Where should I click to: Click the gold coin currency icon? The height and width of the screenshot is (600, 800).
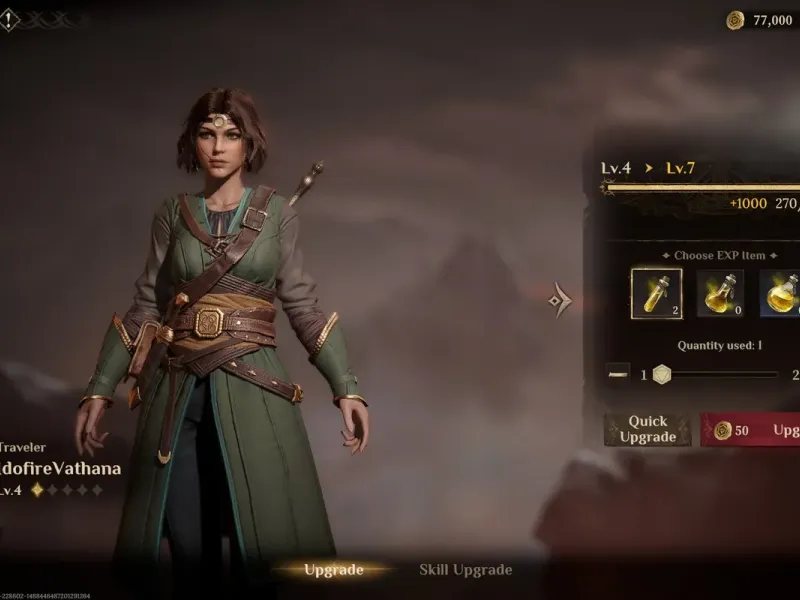tap(735, 20)
